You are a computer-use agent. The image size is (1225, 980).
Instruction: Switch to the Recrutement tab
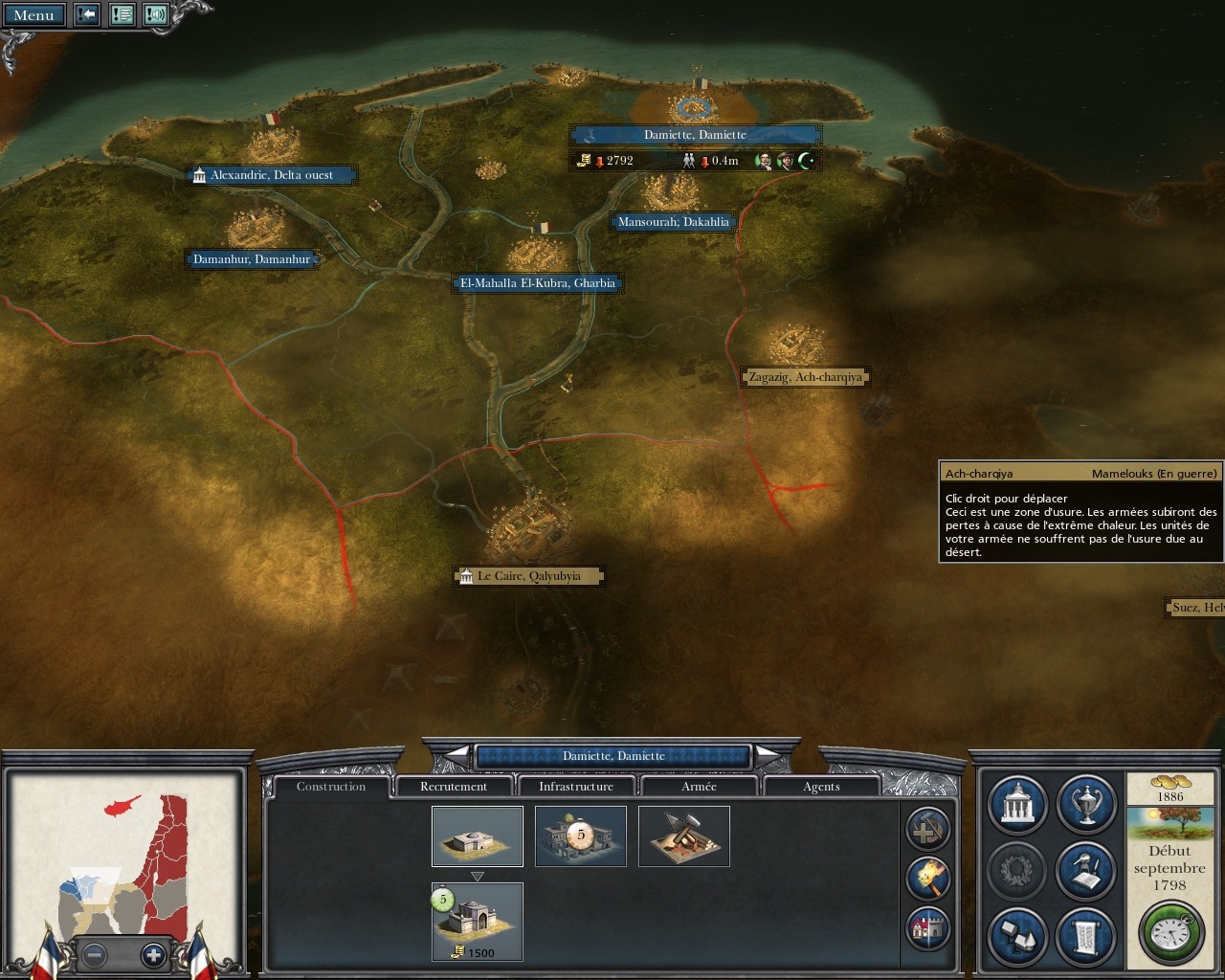tap(454, 787)
